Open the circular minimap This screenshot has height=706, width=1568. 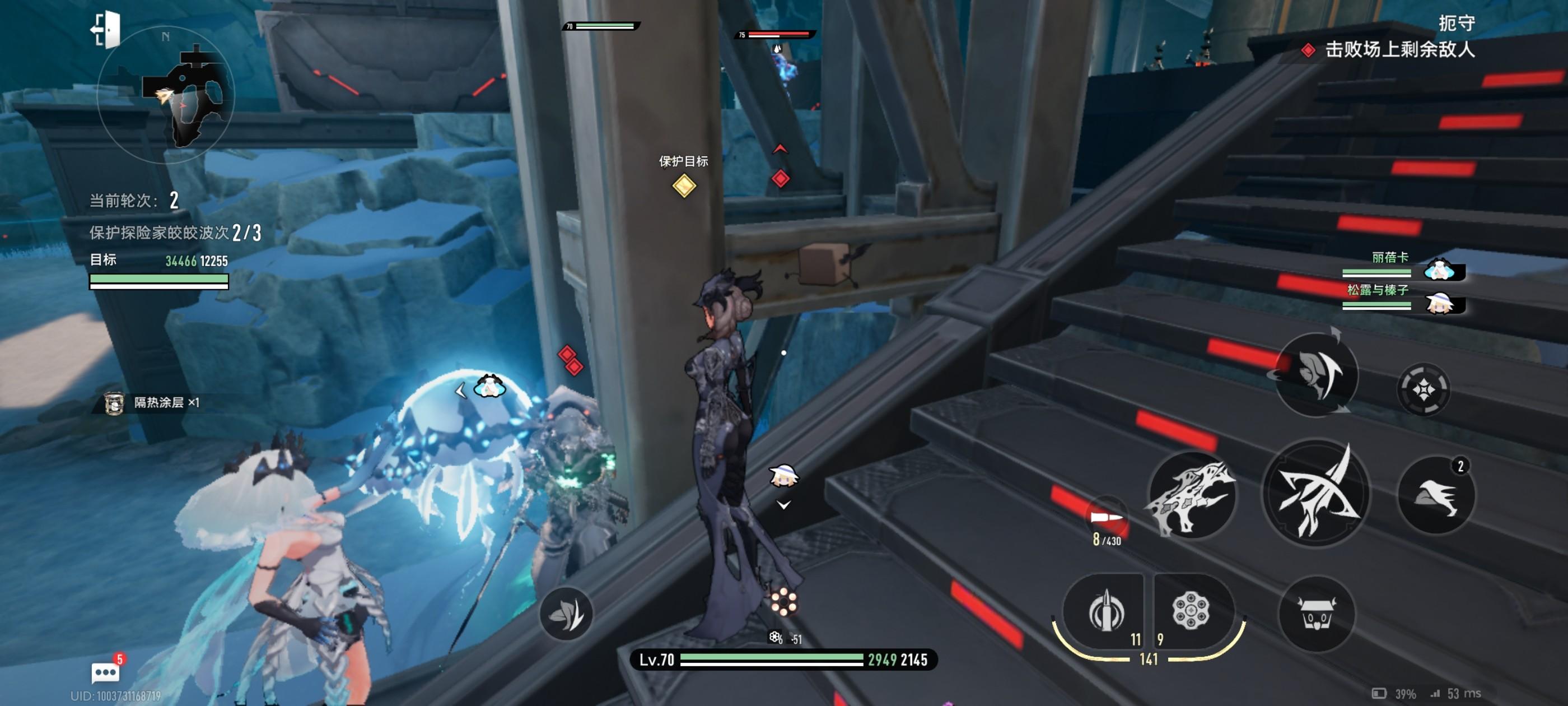click(x=165, y=95)
